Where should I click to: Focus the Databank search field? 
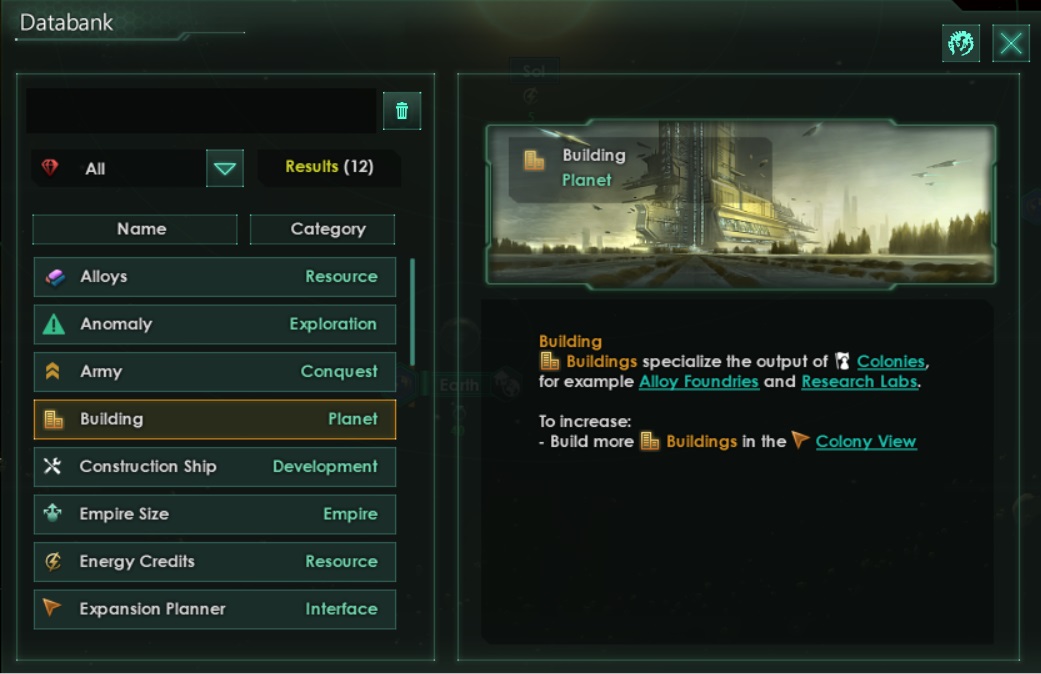pos(200,111)
